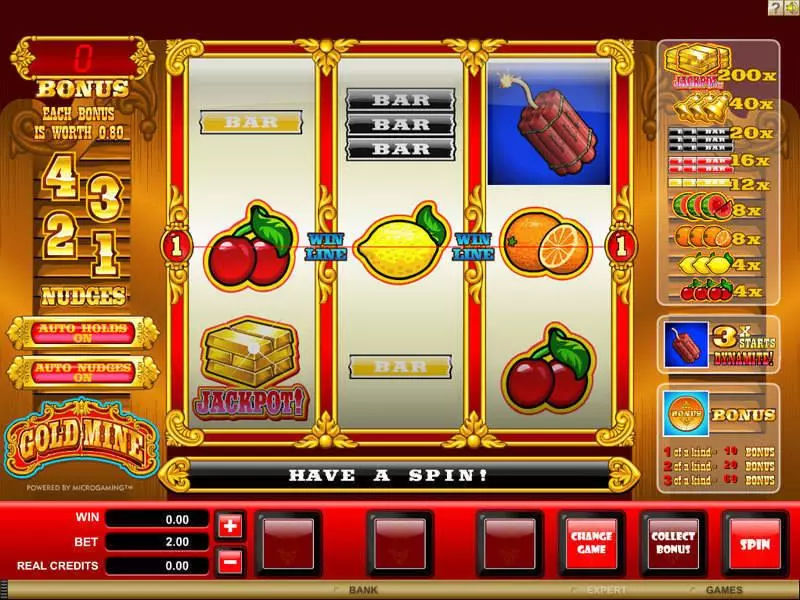Decrease the bet with the minus button
The height and width of the screenshot is (600, 800).
coord(229,561)
